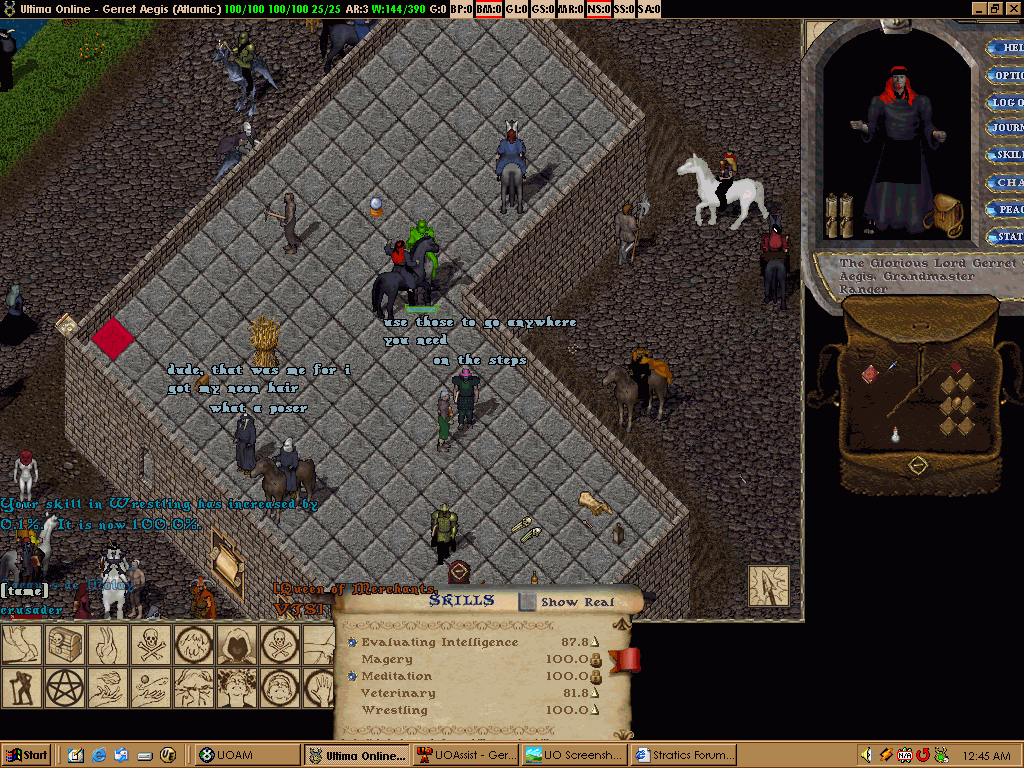The height and width of the screenshot is (768, 1024).
Task: Switch to the UOAssist taskbar window
Action: pyautogui.click(x=464, y=755)
